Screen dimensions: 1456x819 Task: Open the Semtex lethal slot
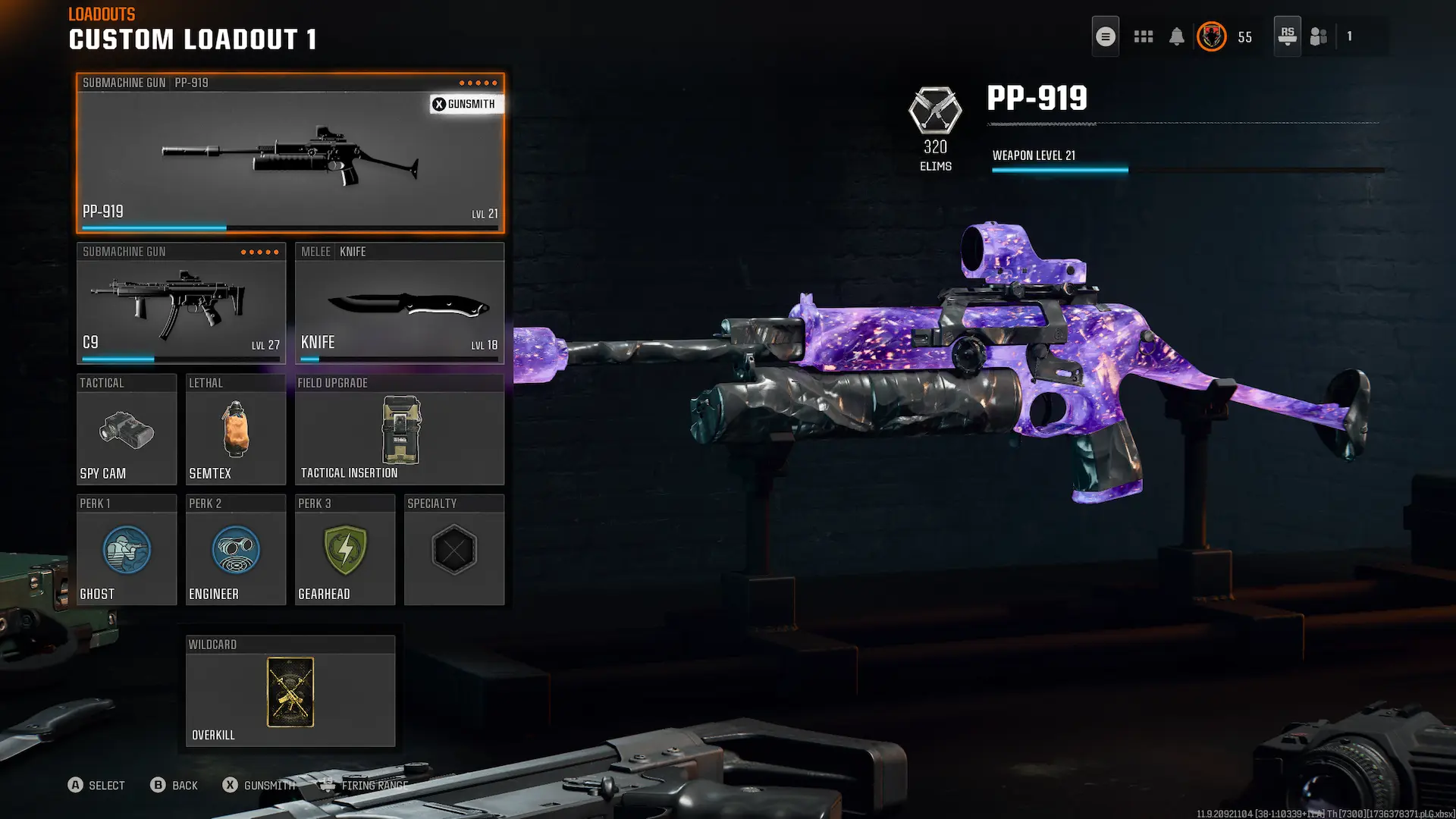tap(235, 430)
